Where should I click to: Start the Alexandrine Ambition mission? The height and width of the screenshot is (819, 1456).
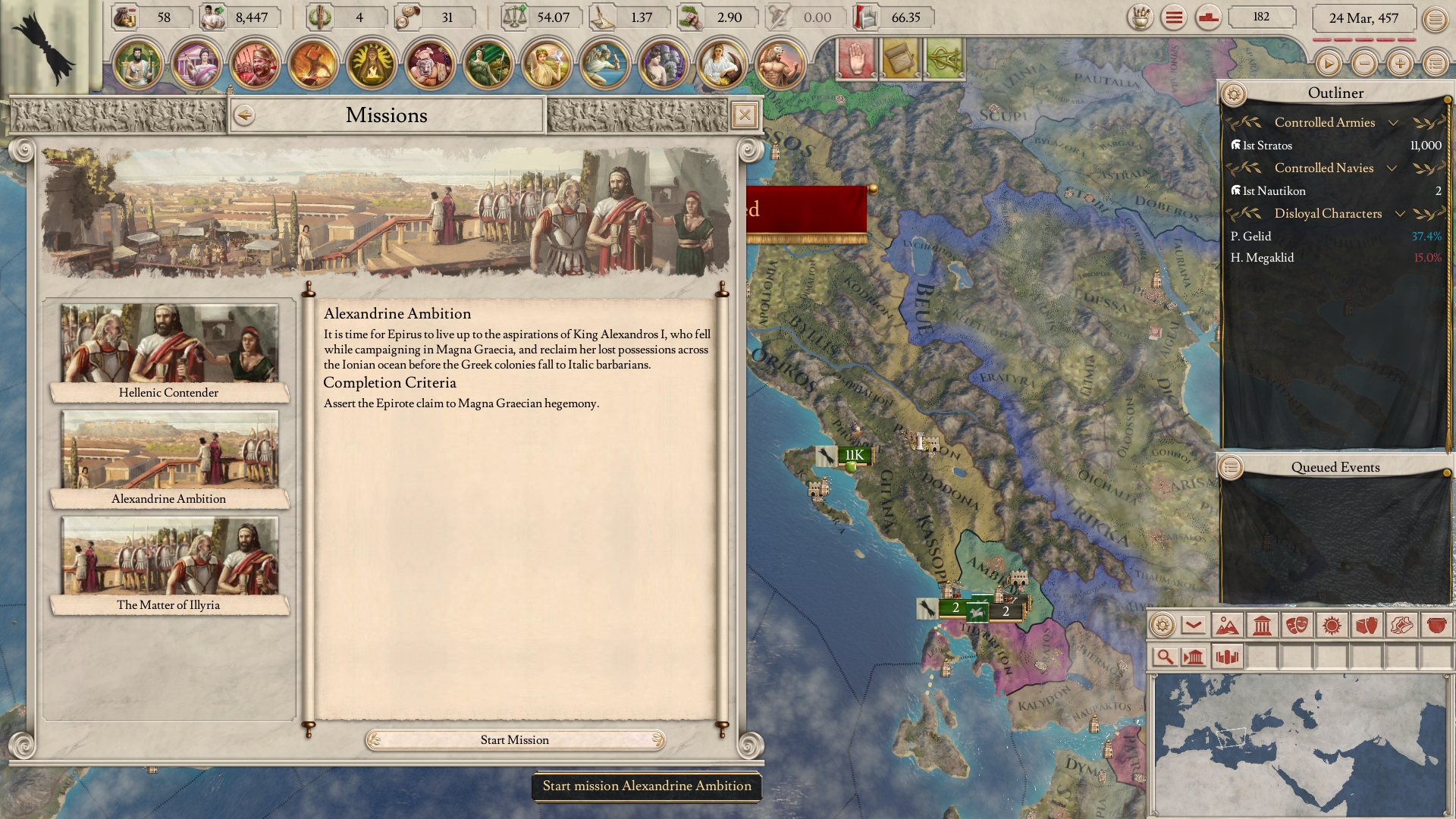point(515,740)
